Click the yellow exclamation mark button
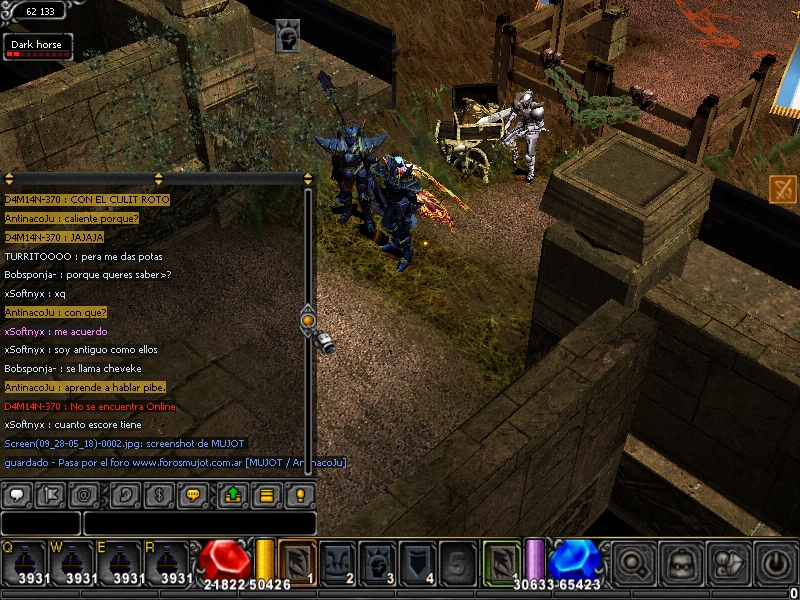The width and height of the screenshot is (800, 600). [x=300, y=495]
